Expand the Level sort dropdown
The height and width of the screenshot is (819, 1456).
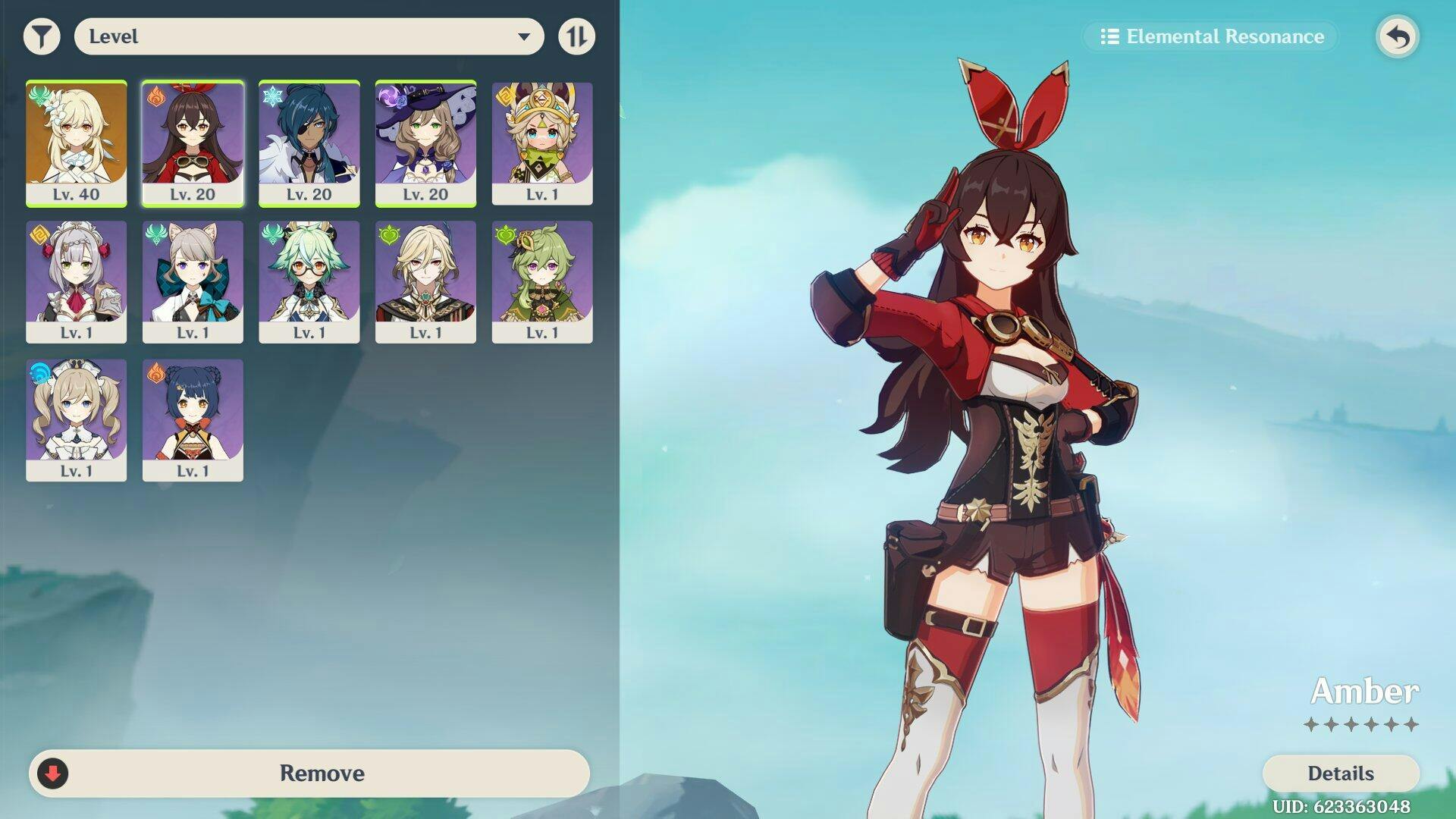[309, 36]
